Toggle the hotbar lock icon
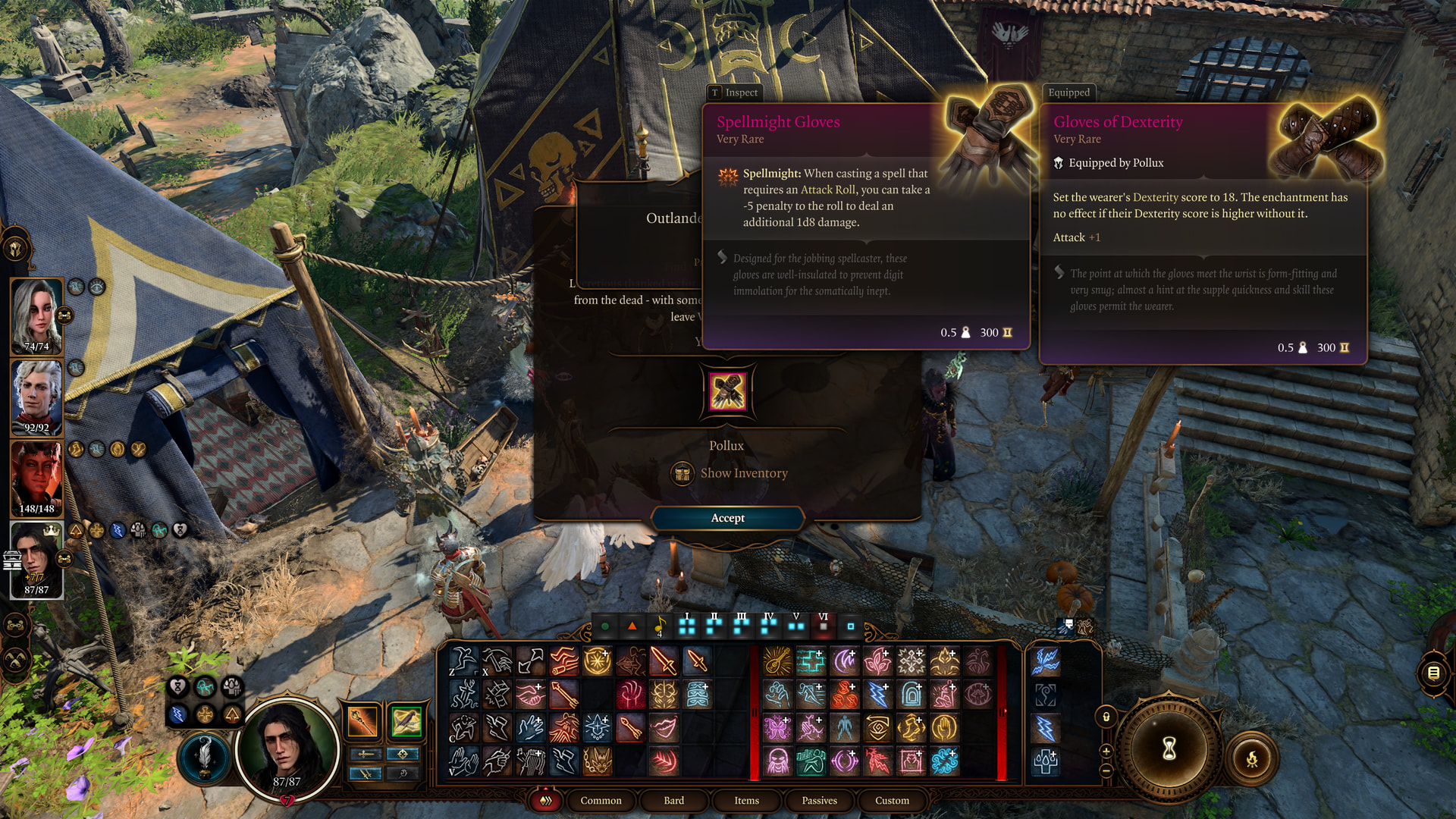Viewport: 1456px width, 819px height. (x=1106, y=717)
